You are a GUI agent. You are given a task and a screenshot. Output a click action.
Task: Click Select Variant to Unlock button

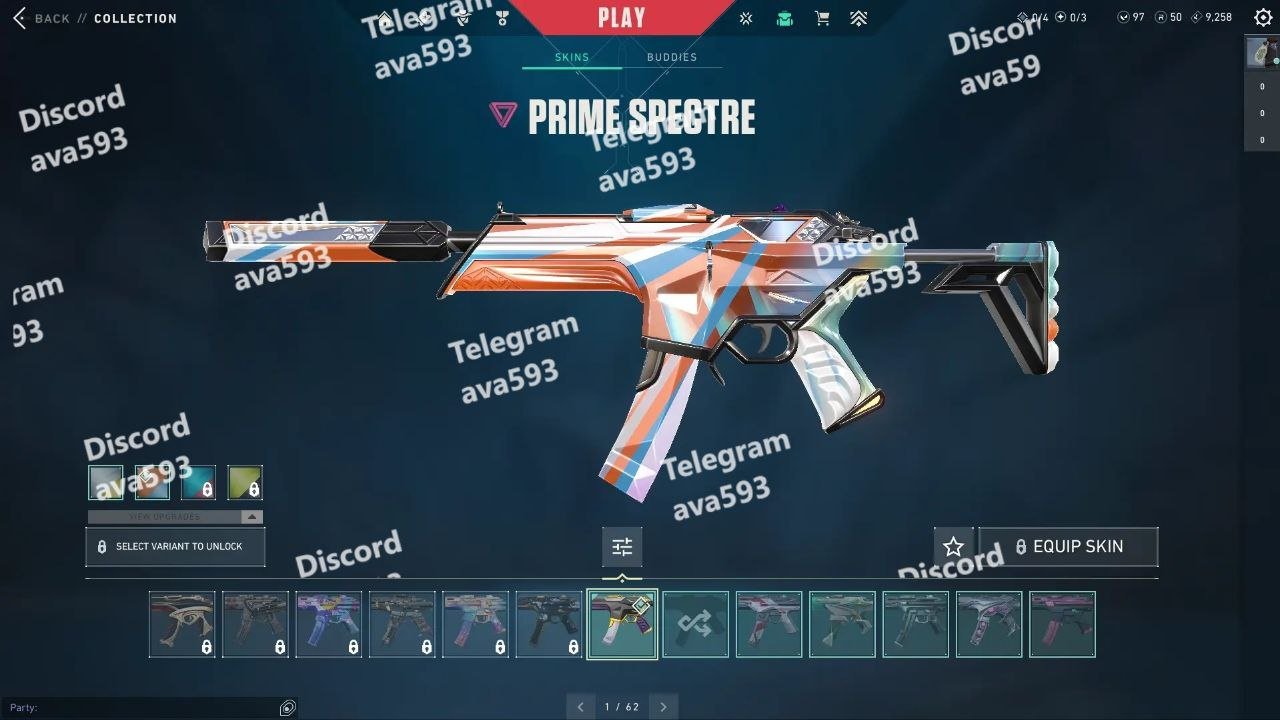pos(175,547)
